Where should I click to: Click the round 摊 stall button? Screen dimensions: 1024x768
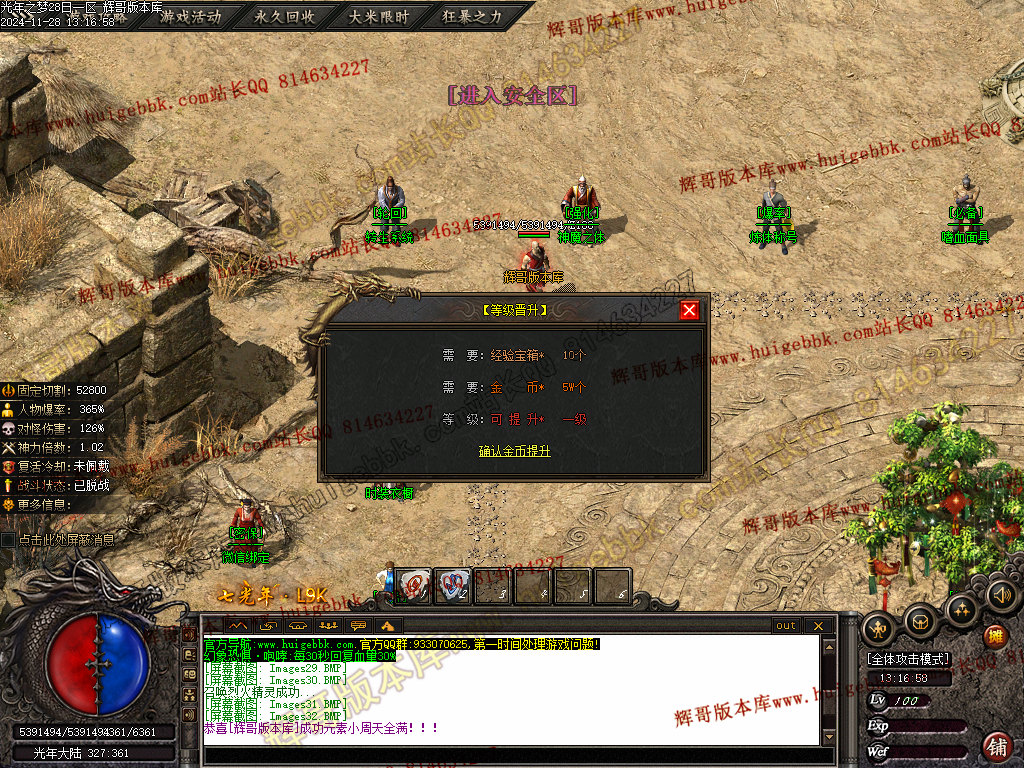[995, 636]
